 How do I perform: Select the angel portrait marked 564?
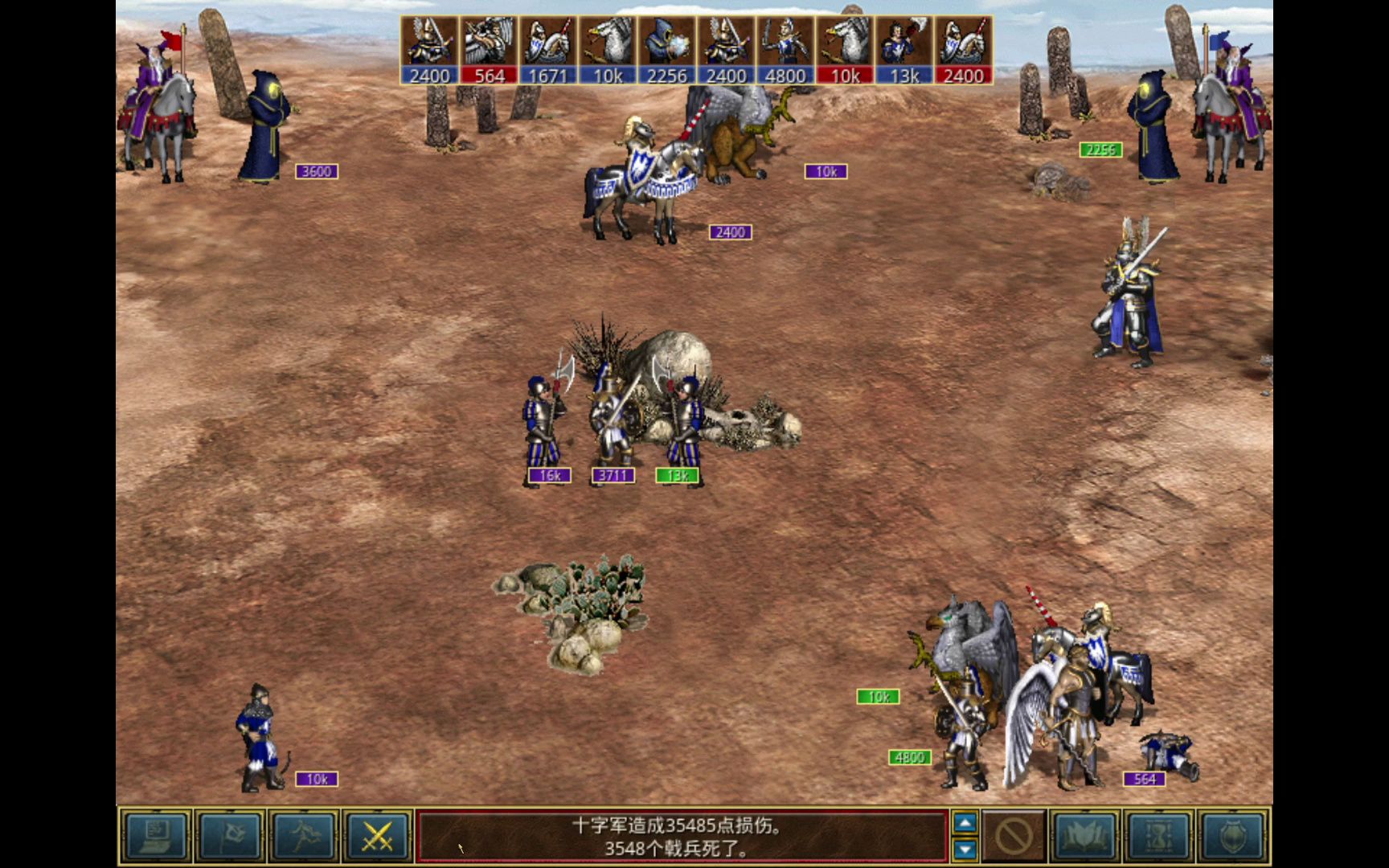pyautogui.click(x=489, y=50)
